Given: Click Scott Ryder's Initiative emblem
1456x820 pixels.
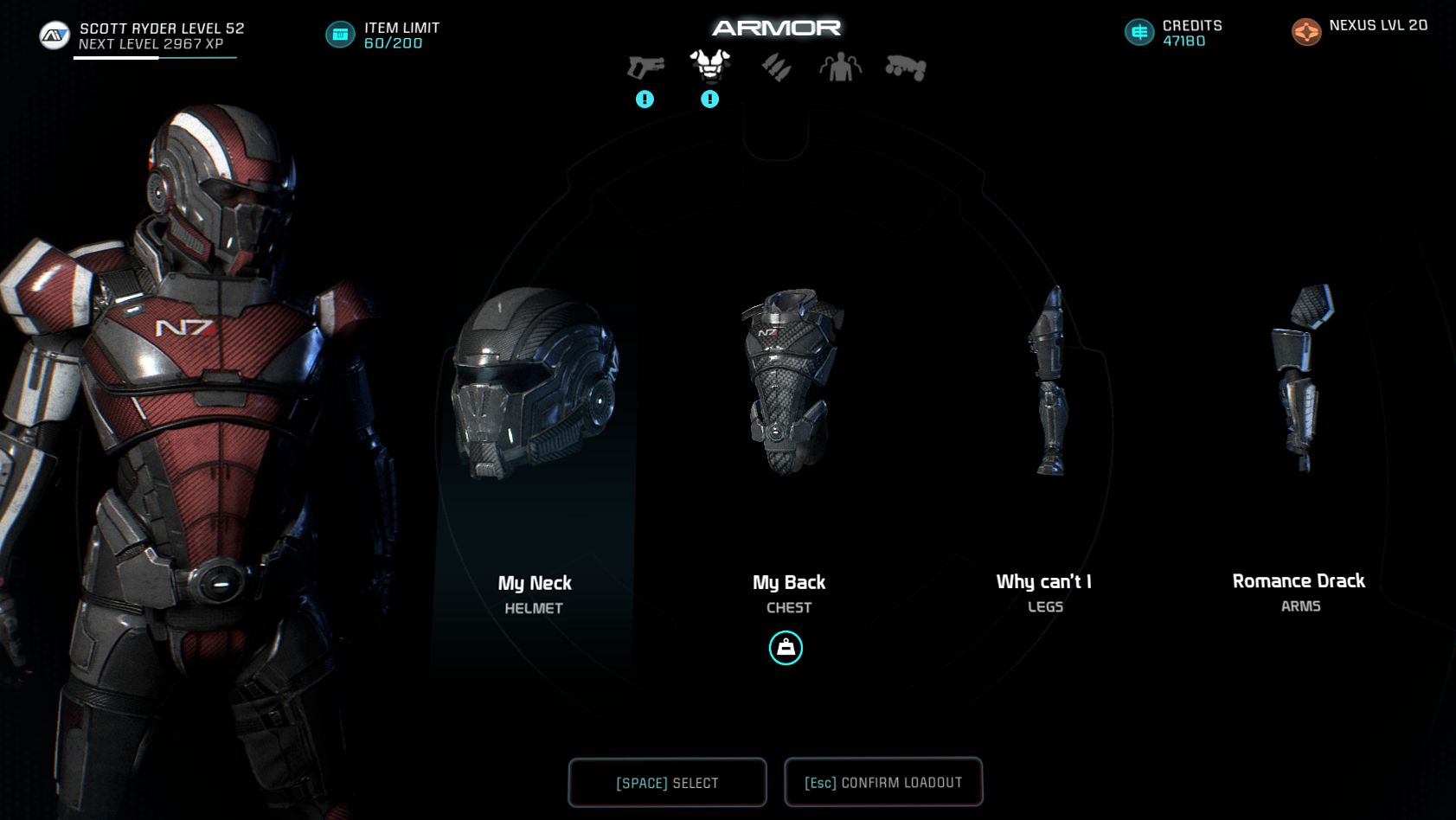Looking at the screenshot, I should tap(54, 34).
